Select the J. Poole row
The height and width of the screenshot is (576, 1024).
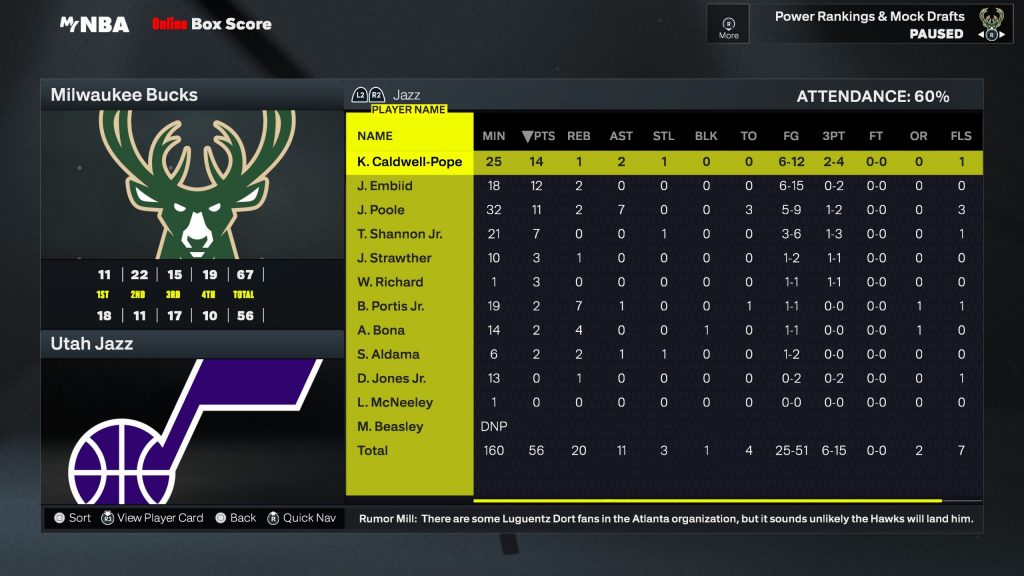381,210
